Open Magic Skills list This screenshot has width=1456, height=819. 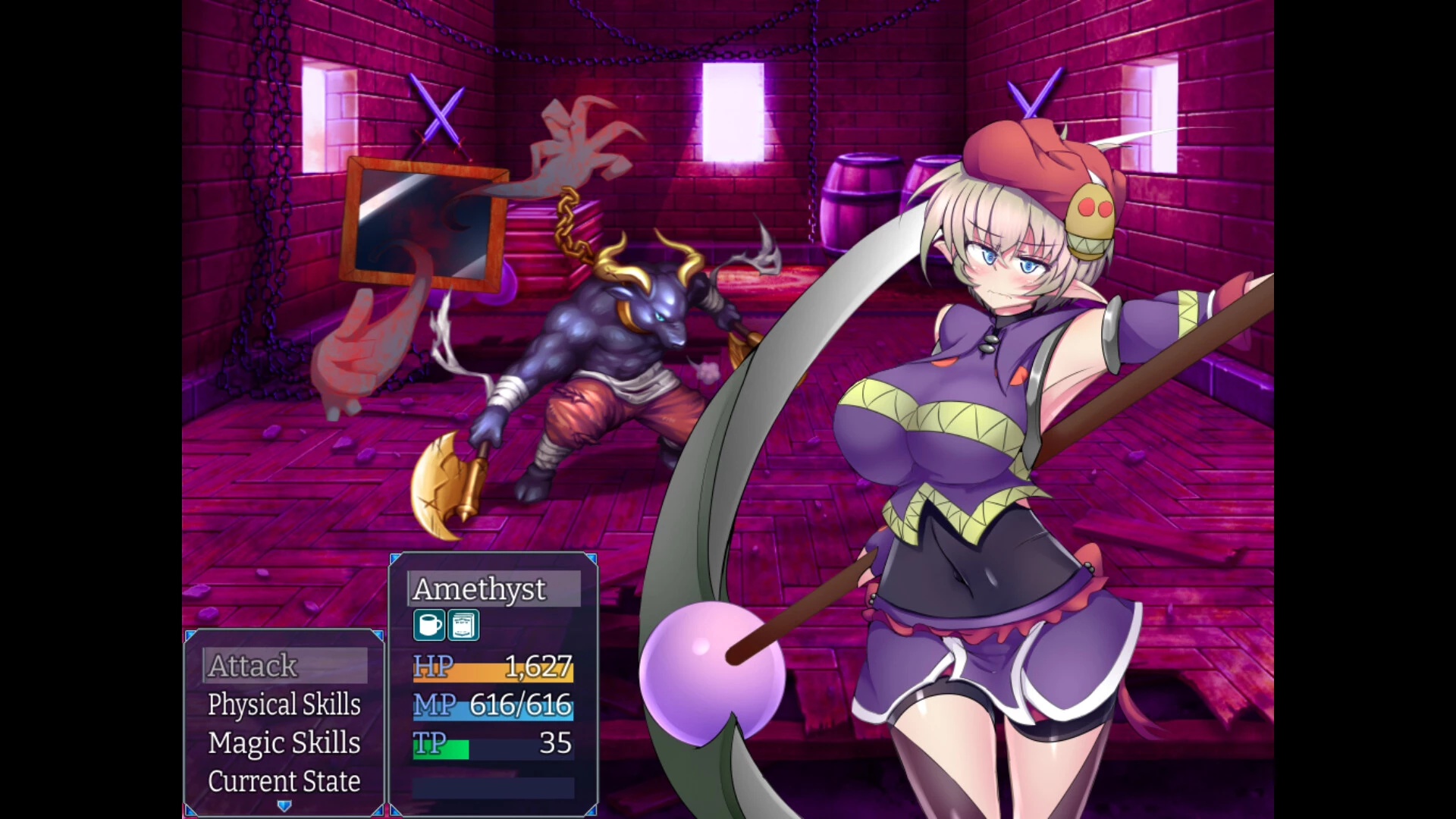coord(284,743)
